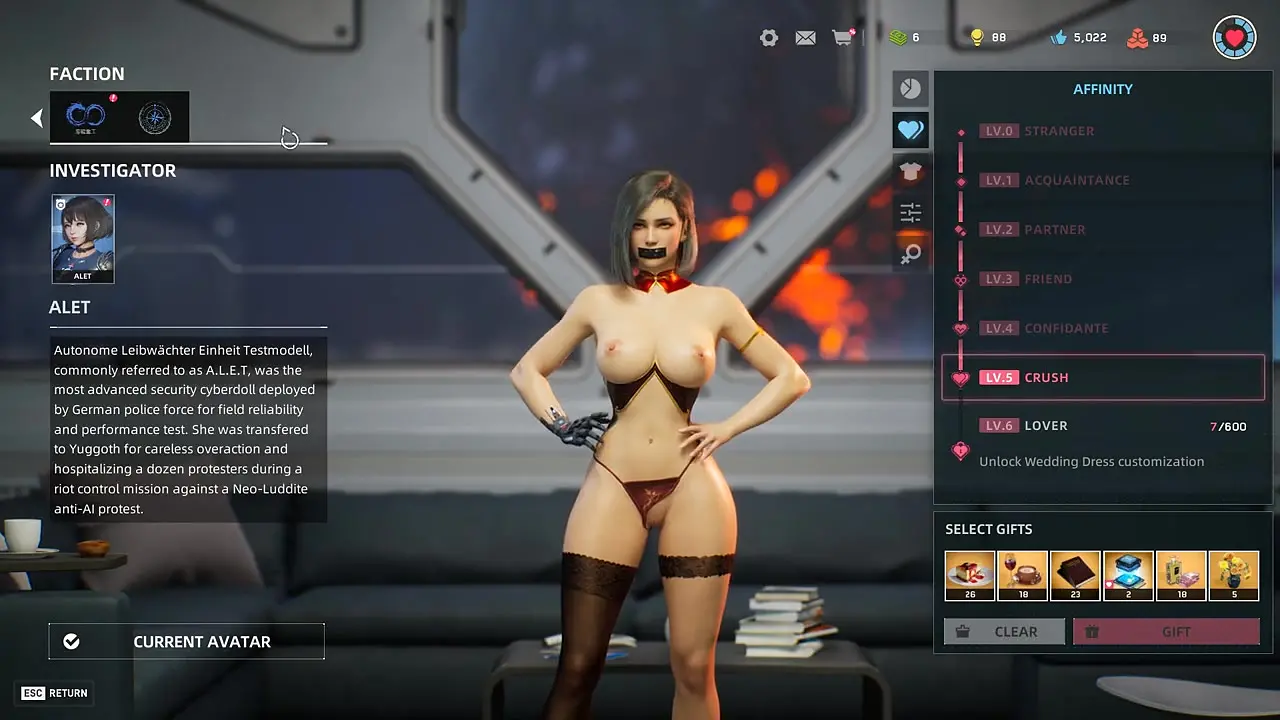
Task: Choose the compass emblem faction
Action: [x=155, y=118]
